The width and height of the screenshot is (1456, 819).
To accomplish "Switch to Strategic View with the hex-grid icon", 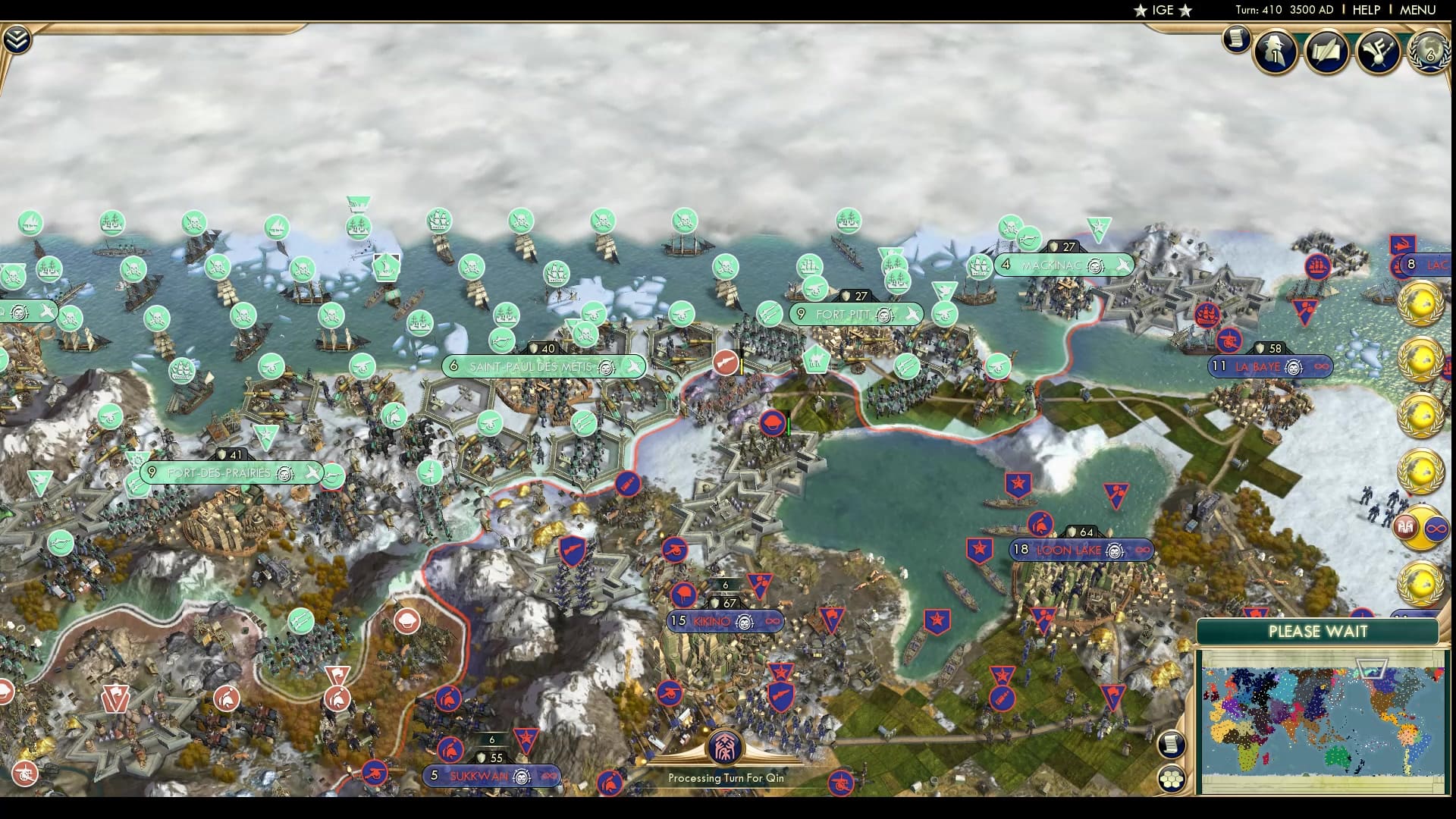I will [x=1172, y=778].
